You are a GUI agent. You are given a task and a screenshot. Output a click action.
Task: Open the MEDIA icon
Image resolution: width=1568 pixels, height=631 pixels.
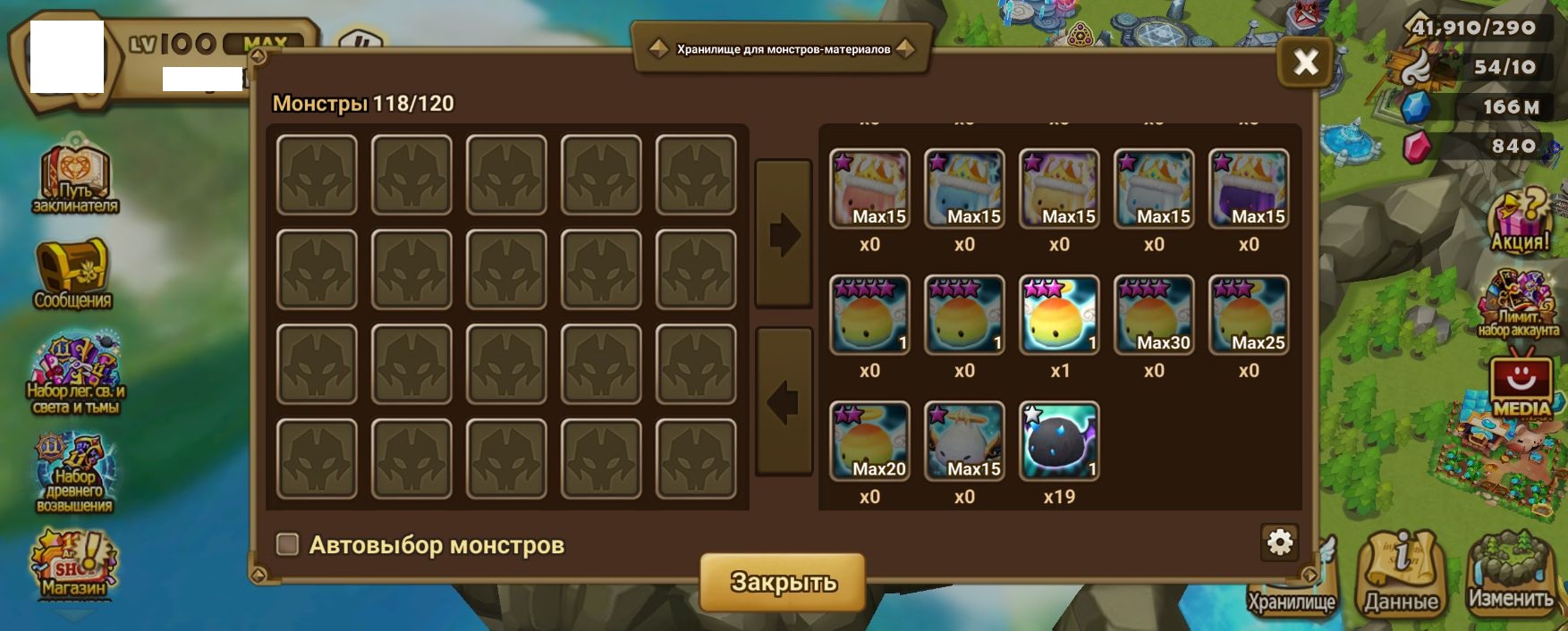click(1521, 383)
